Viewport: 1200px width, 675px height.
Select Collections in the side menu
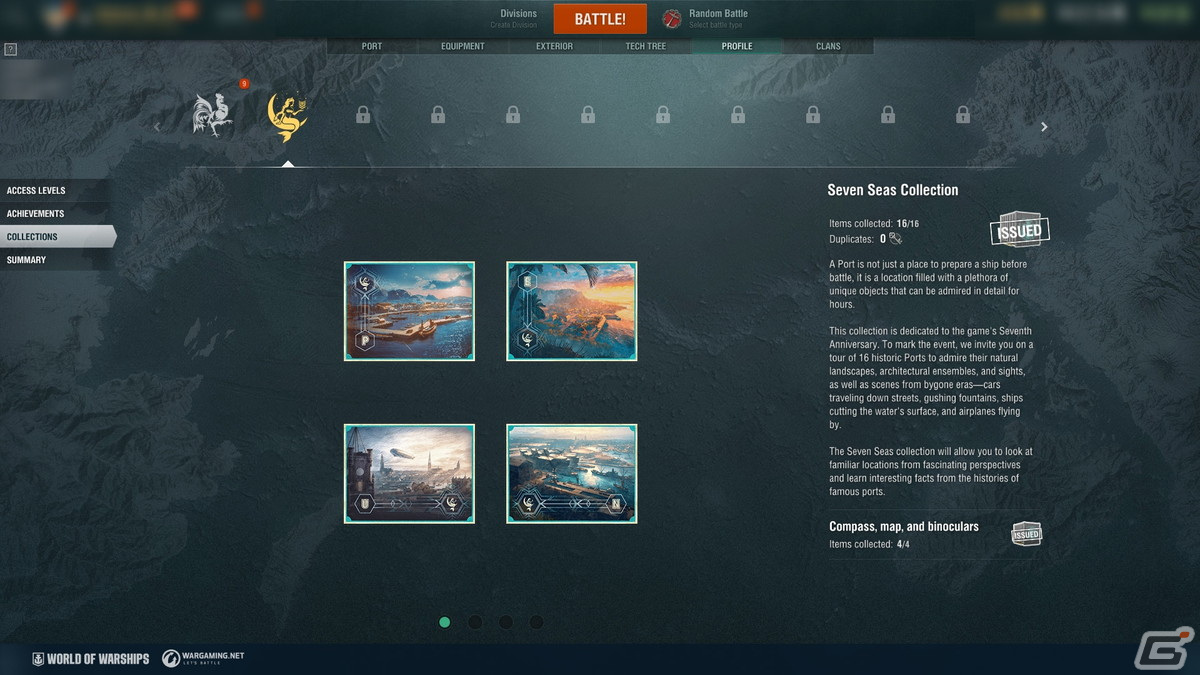(55, 237)
